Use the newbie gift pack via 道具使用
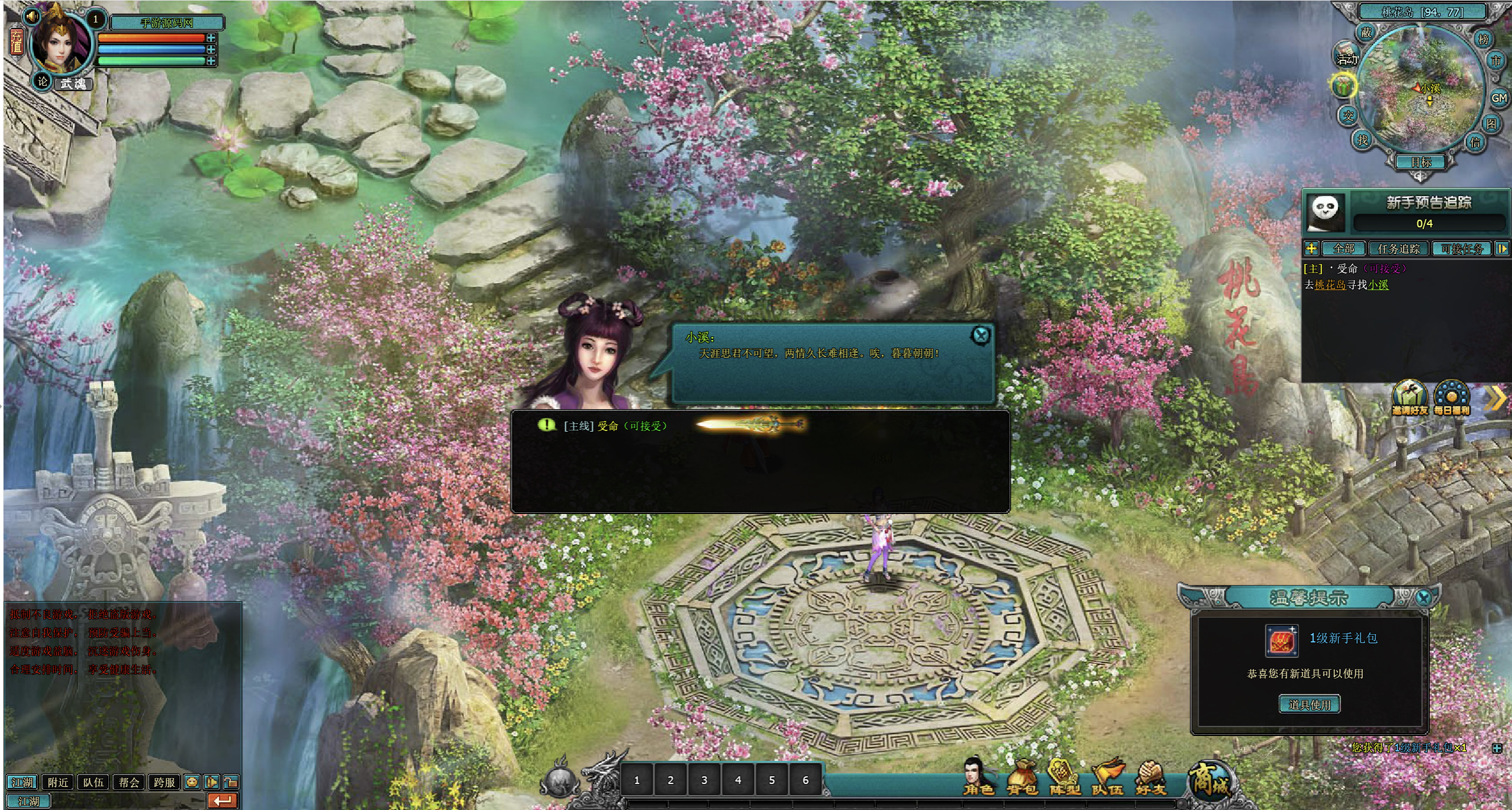The width and height of the screenshot is (1512, 810). pos(1309,704)
